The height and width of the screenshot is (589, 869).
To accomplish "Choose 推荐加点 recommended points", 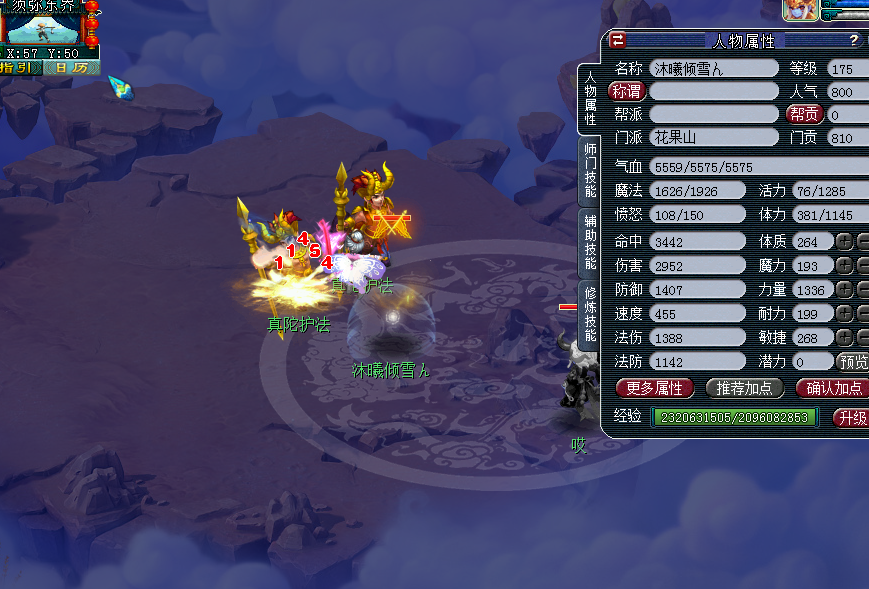I will (745, 388).
